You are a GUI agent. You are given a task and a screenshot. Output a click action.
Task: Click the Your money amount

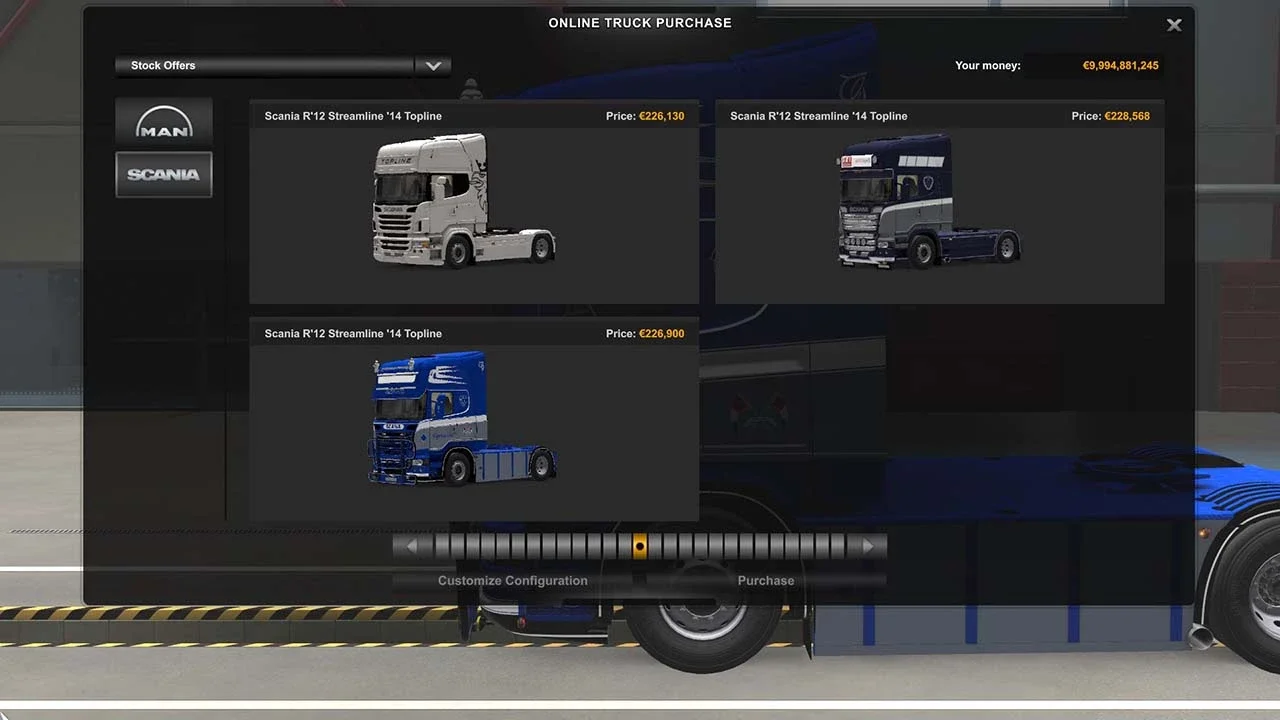pos(1120,65)
